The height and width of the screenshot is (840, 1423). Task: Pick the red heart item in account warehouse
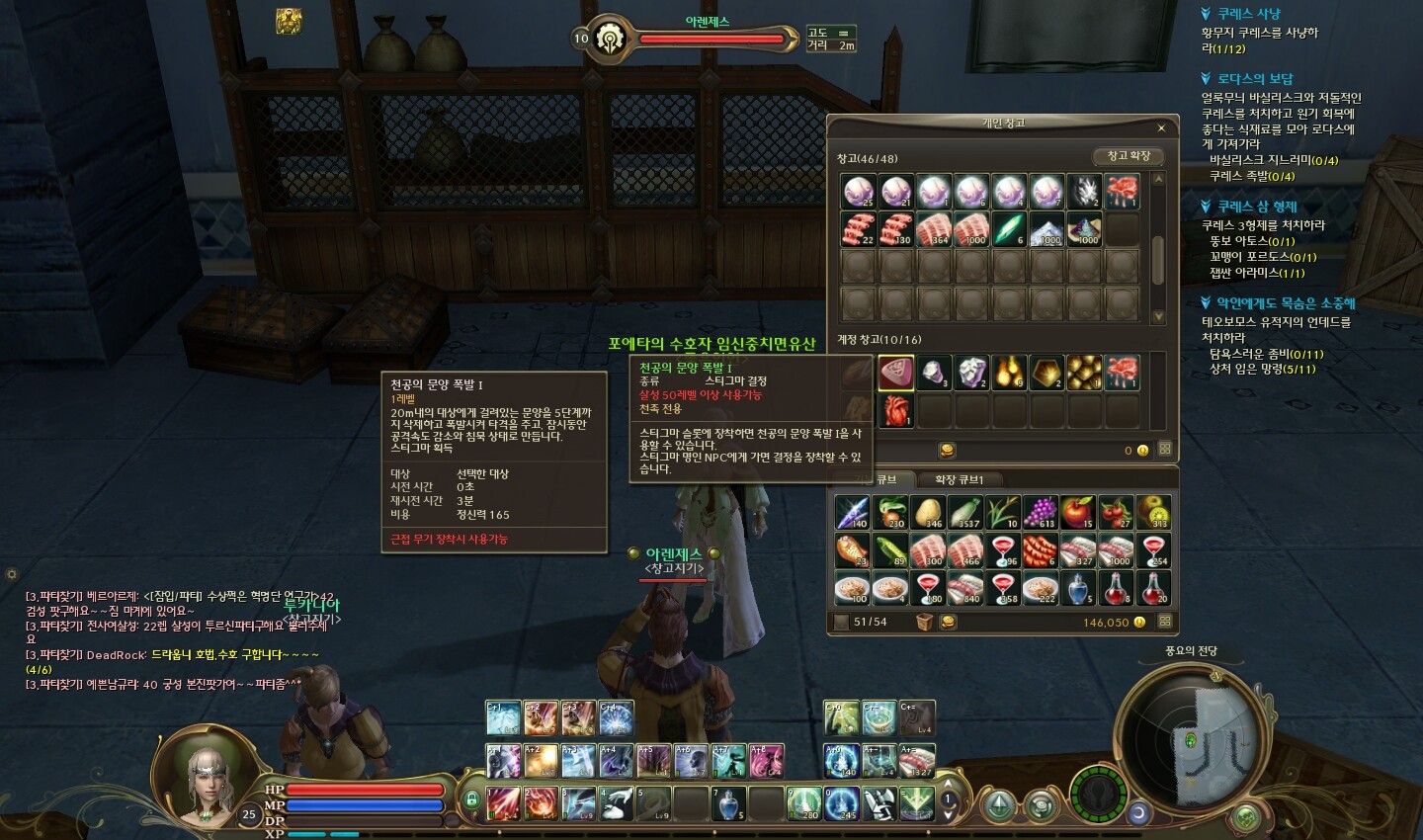pos(895,410)
